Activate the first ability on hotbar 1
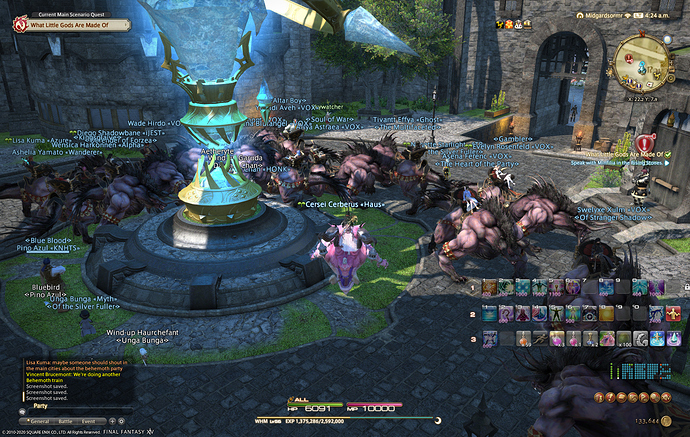This screenshot has width=690, height=437. (489, 288)
